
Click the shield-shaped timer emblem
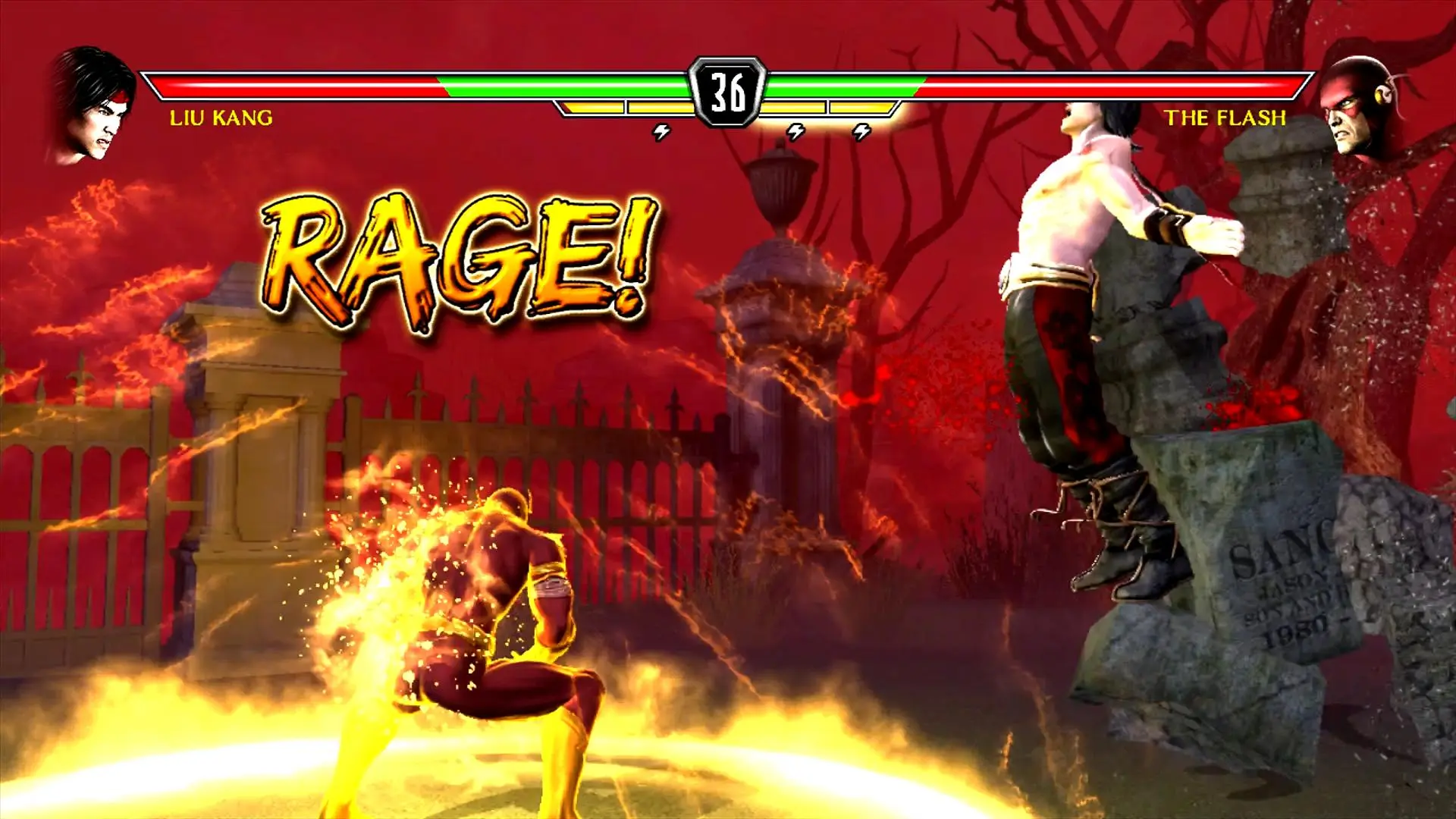click(x=728, y=91)
